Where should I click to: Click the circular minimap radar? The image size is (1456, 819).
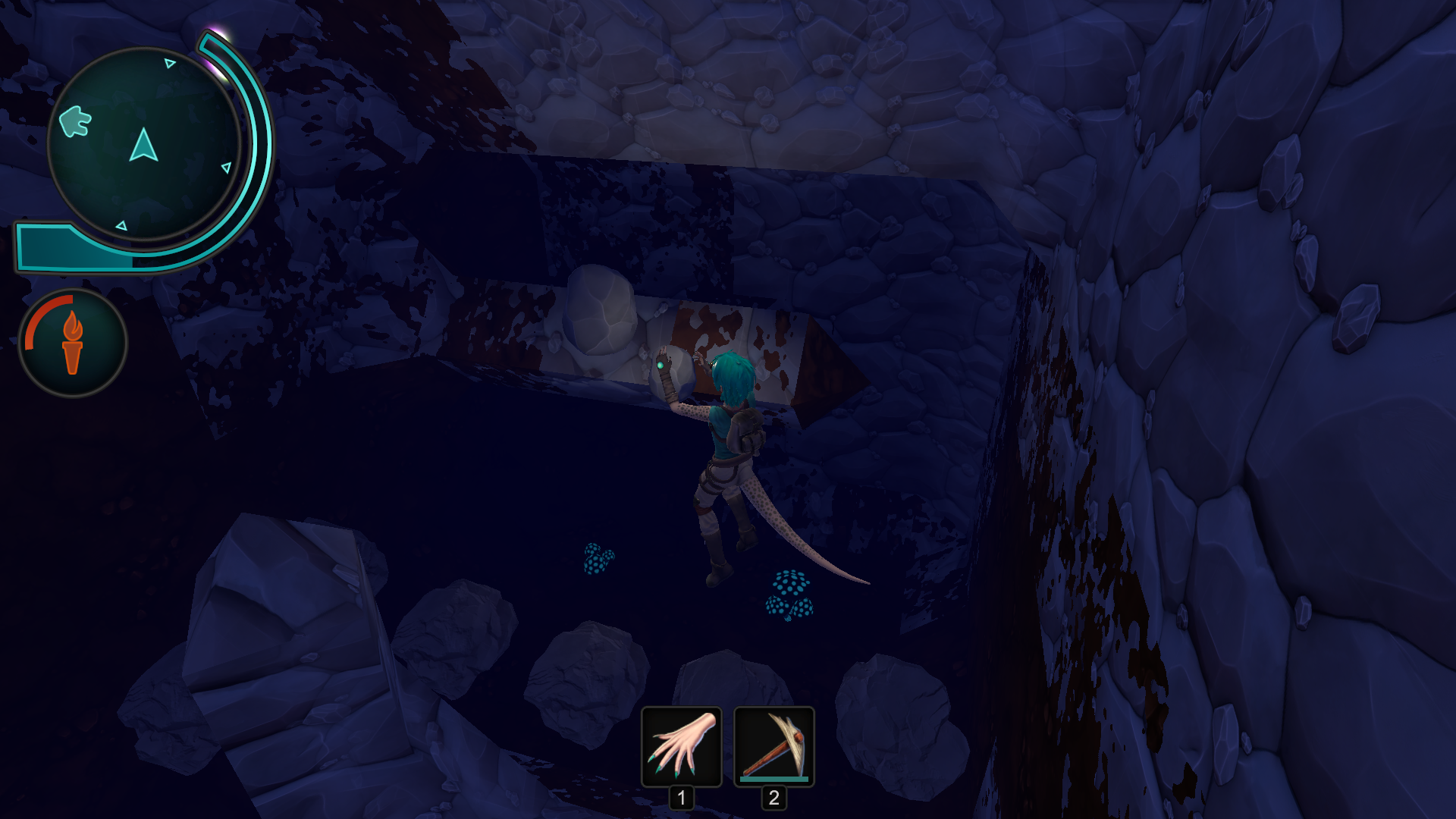[x=144, y=144]
